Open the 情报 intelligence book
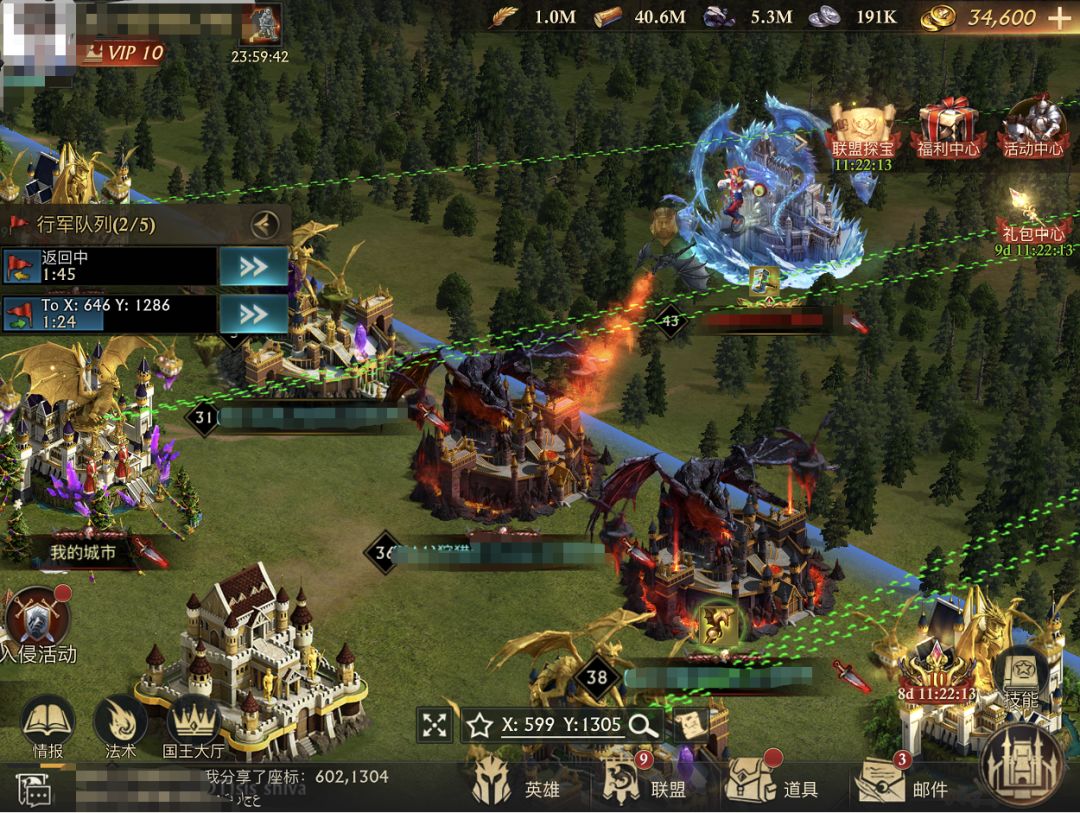Image resolution: width=1080 pixels, height=813 pixels. pyautogui.click(x=48, y=724)
